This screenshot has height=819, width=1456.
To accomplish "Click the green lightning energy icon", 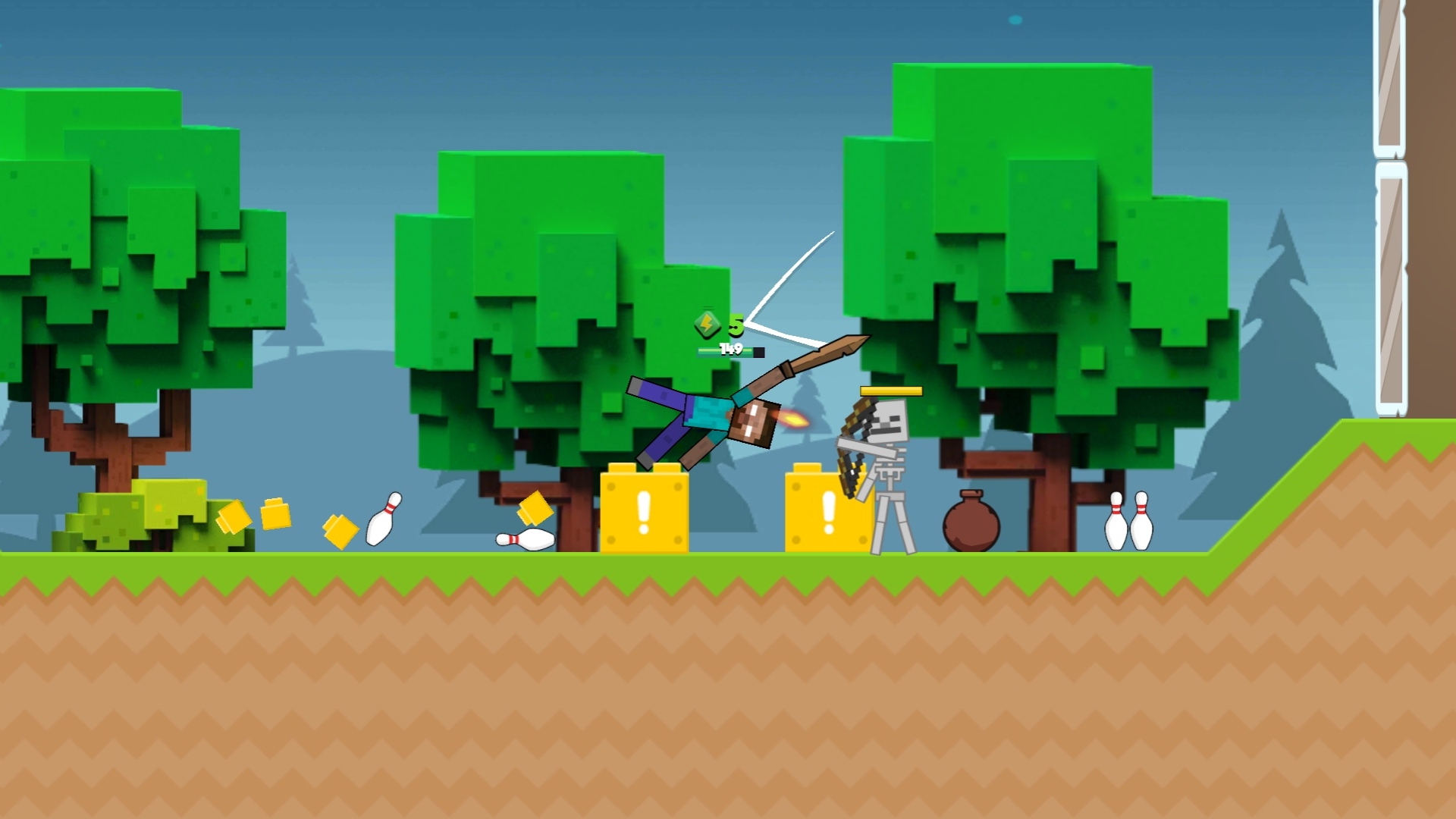I will point(707,325).
